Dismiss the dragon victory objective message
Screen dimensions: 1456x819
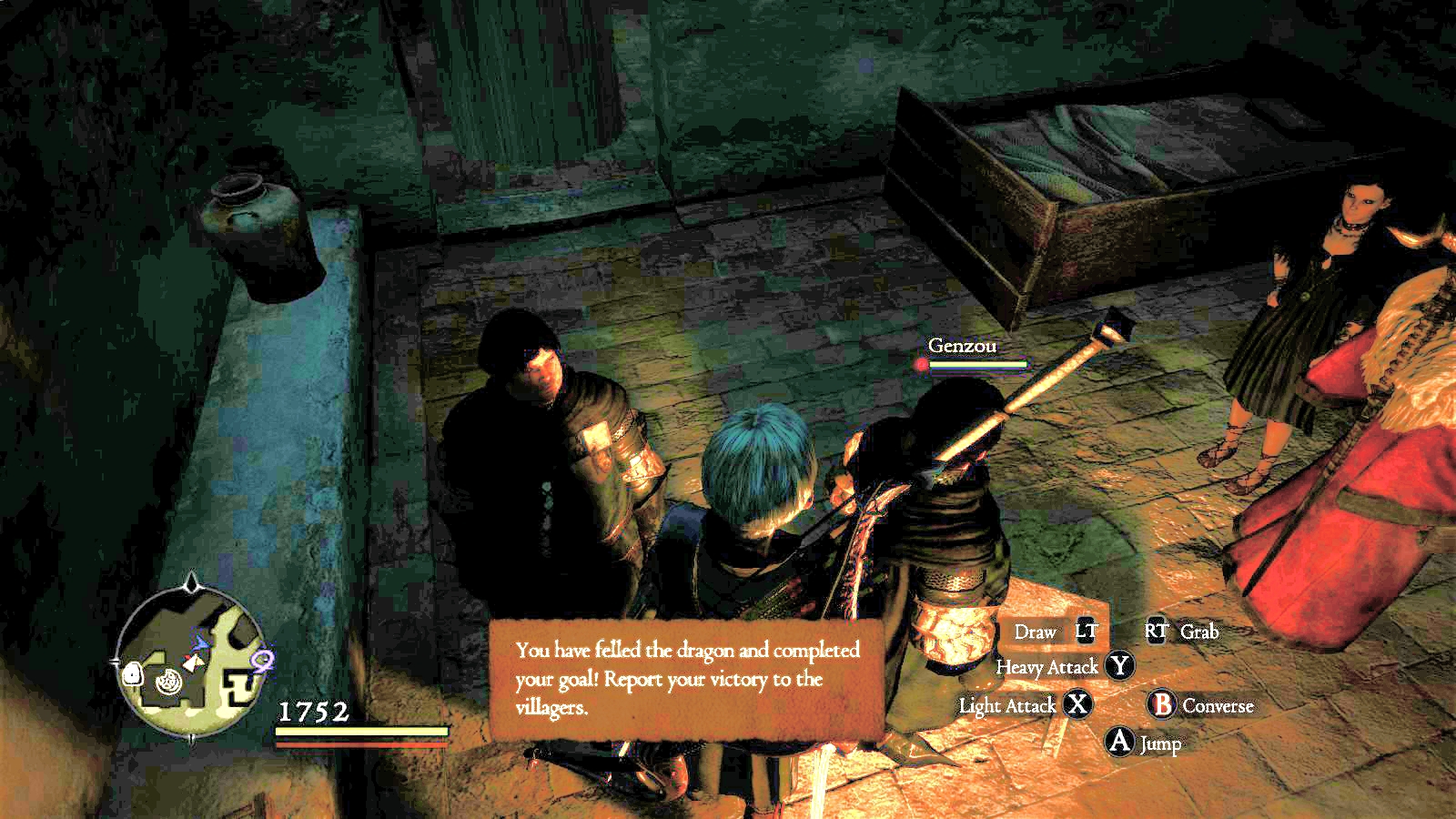(x=687, y=678)
